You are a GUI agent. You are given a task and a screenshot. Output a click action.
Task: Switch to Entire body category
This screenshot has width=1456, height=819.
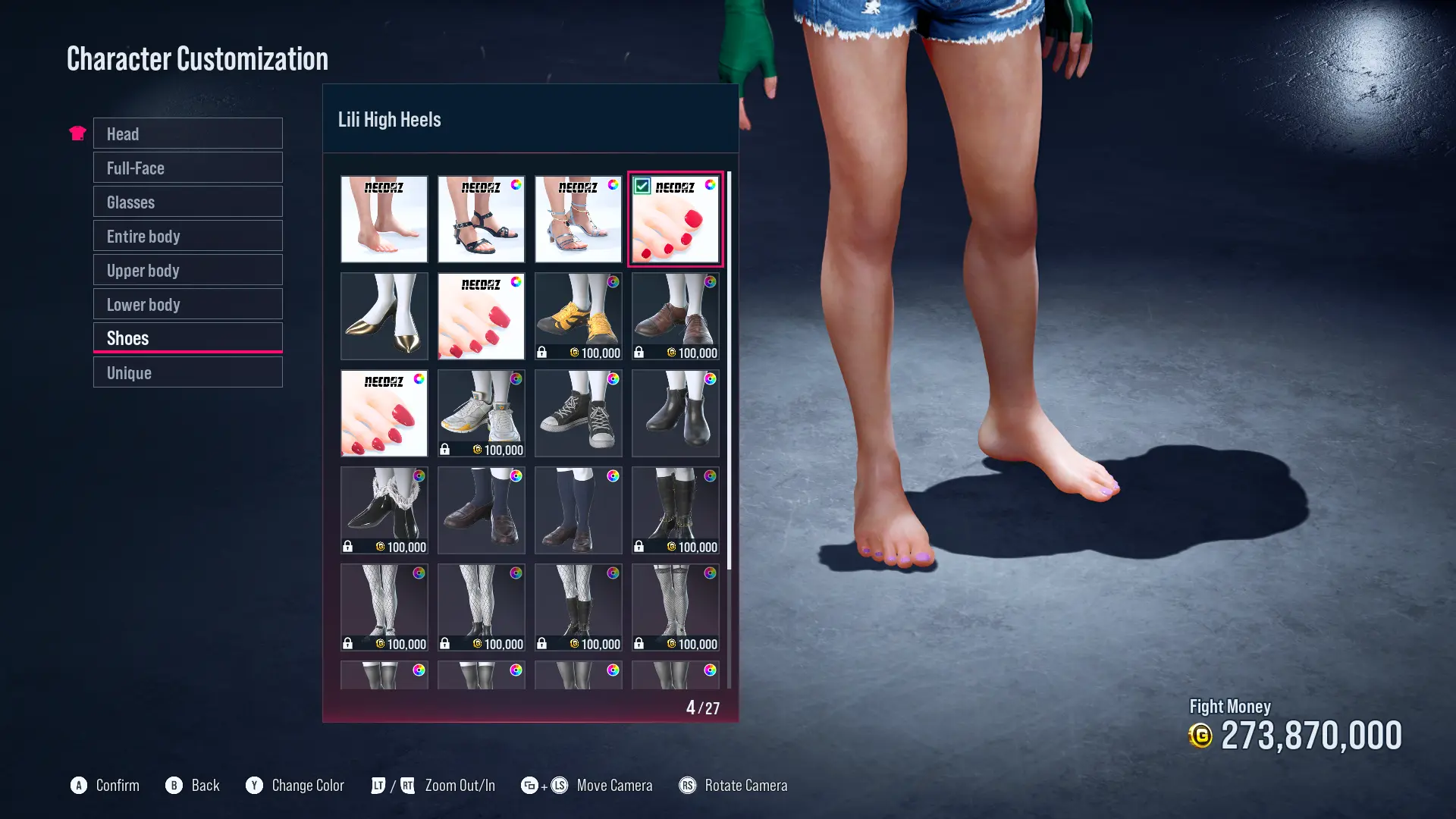click(187, 236)
